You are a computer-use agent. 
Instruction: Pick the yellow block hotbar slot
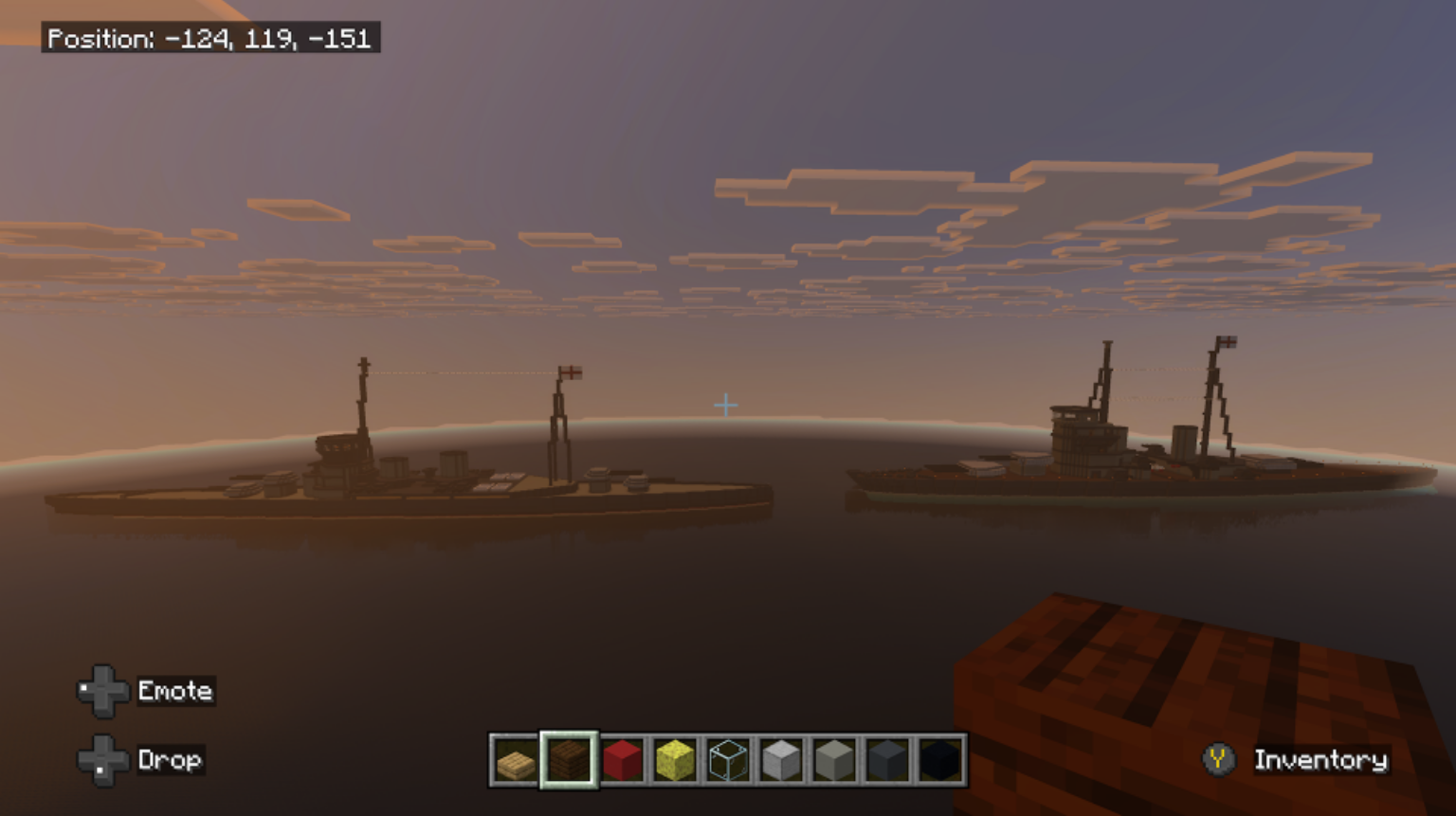675,760
